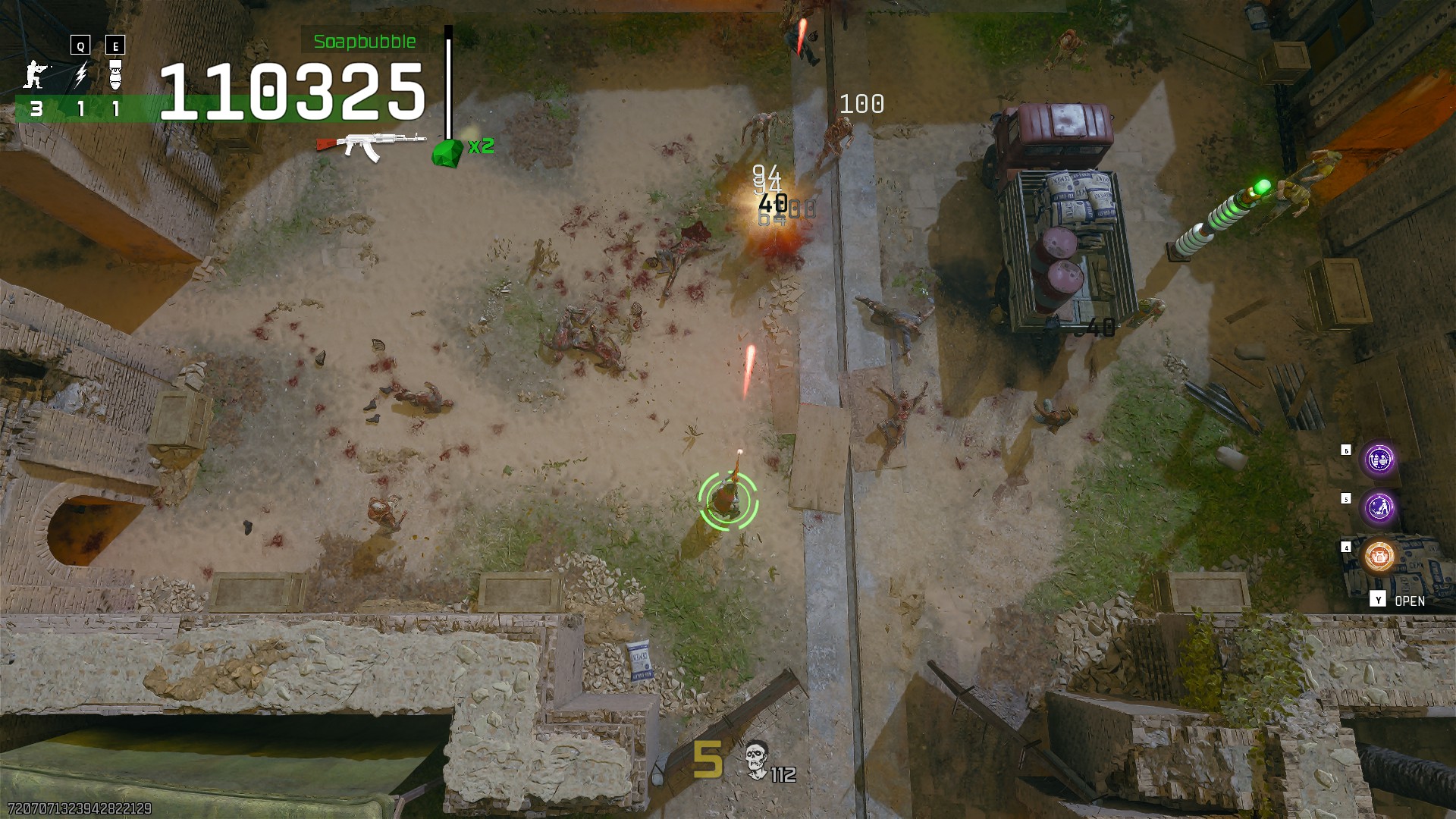Screen dimensions: 1456x819
Task: Expand the Soapbubble player nameplate
Action: point(363,42)
